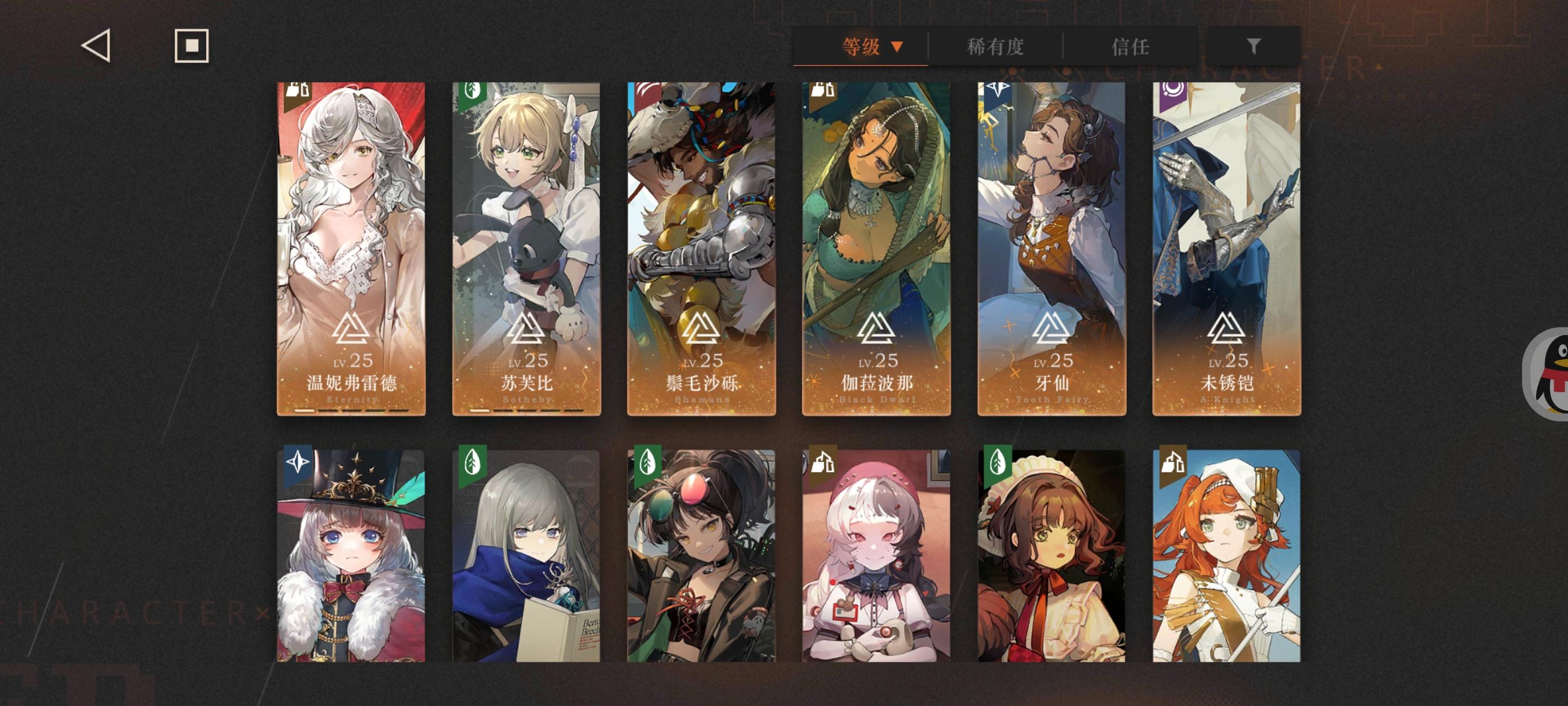This screenshot has width=1568, height=706.
Task: Switch to the 稀有度 tab
Action: point(996,46)
